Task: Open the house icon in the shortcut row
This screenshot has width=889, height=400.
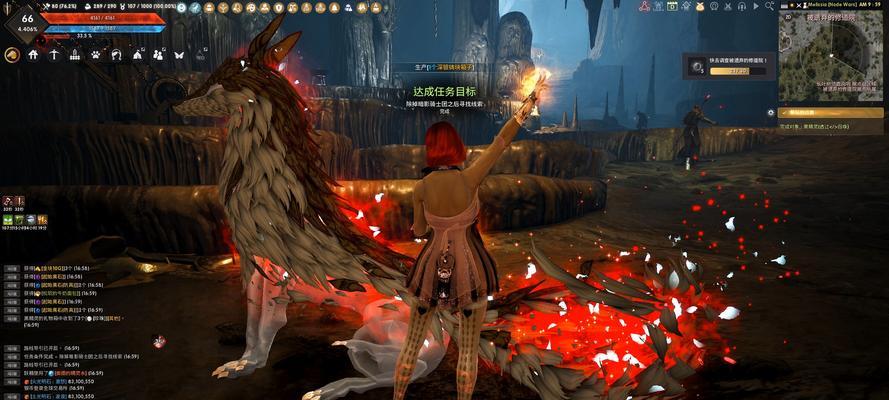Action: 33,55
